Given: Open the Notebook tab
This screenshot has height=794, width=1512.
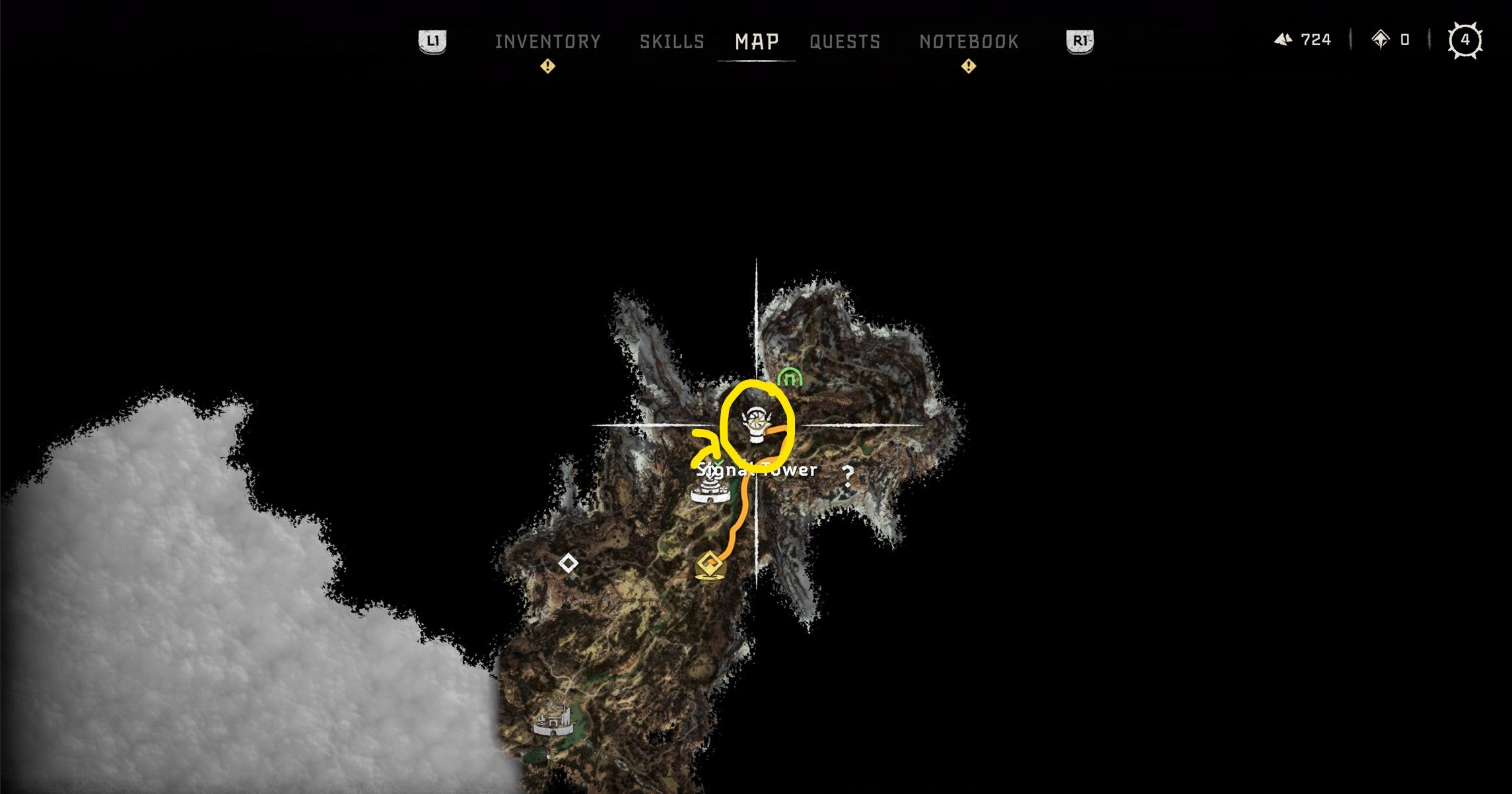Looking at the screenshot, I should (968, 41).
